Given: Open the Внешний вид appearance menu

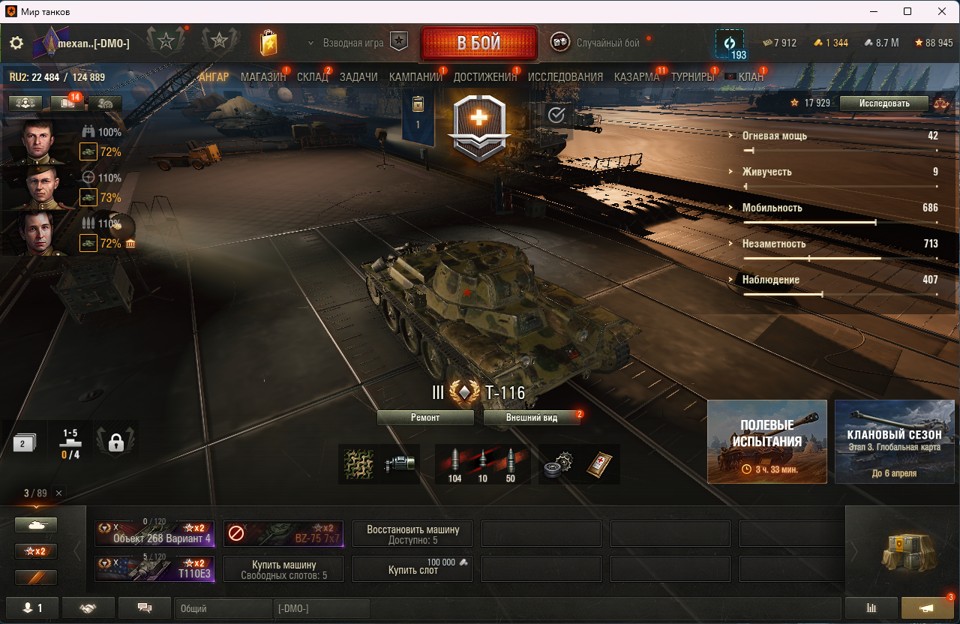Looking at the screenshot, I should point(531,417).
